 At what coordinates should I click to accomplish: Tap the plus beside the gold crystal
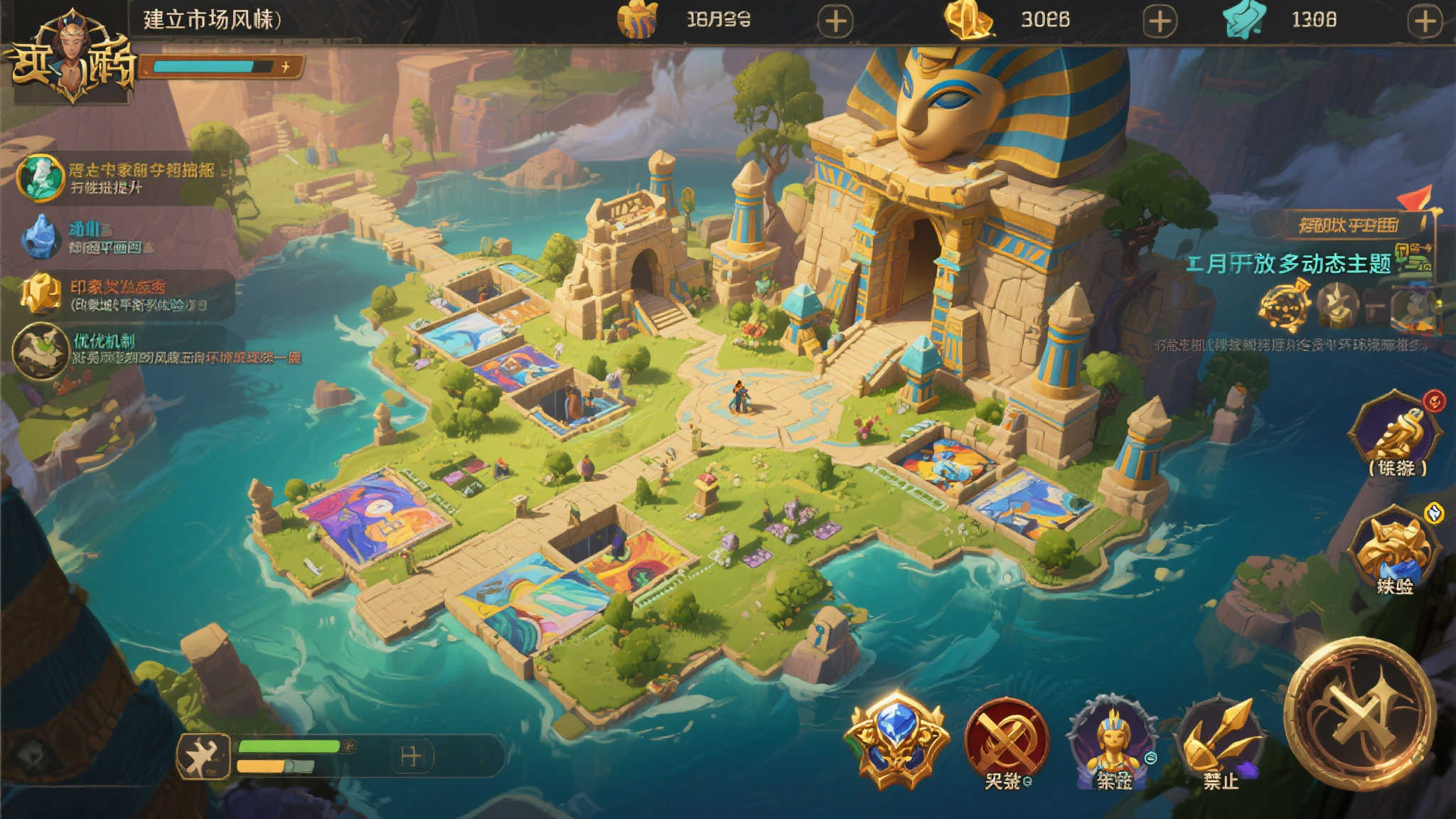click(1160, 21)
